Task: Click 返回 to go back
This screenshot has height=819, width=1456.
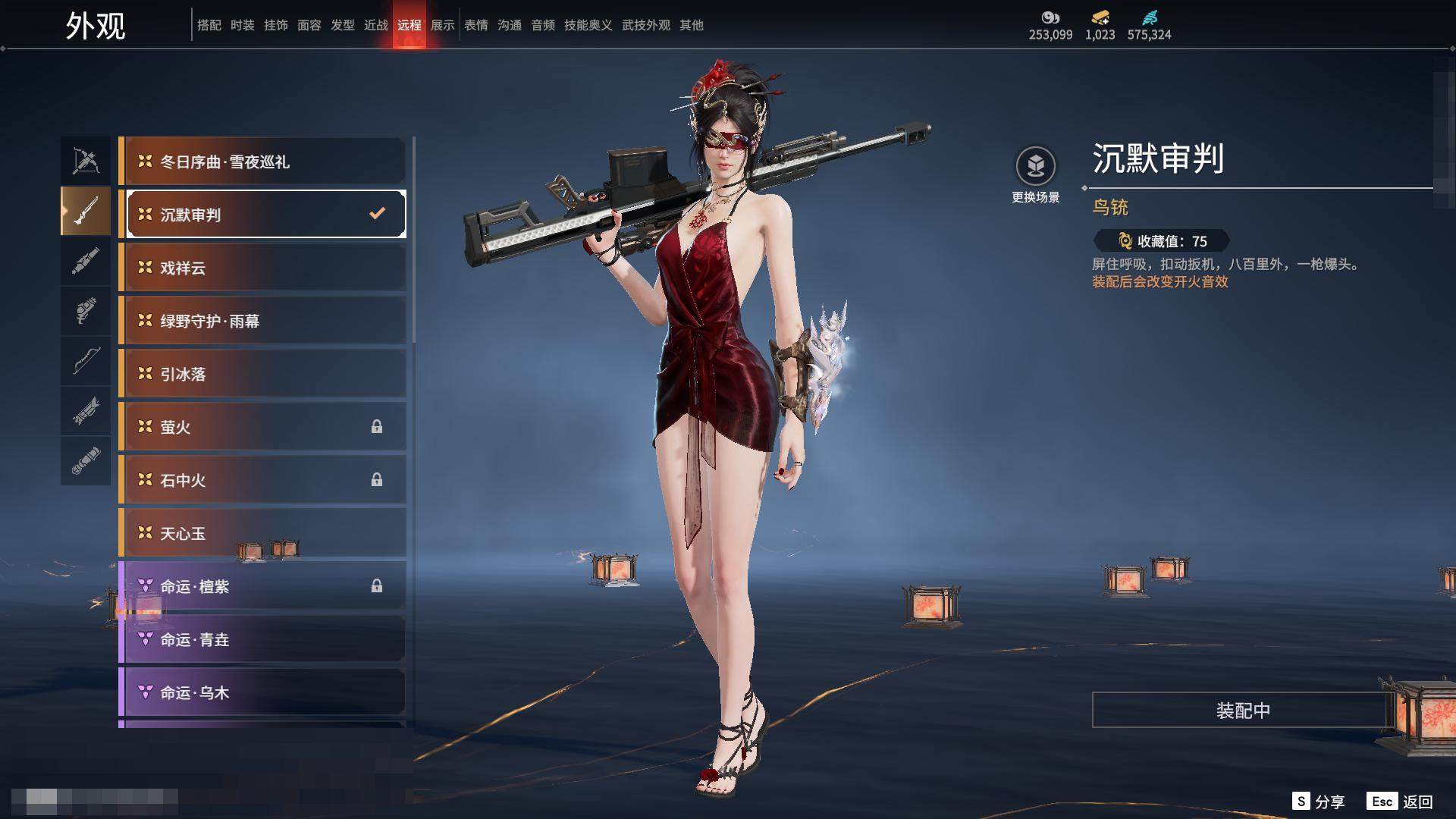Action: [x=1401, y=801]
